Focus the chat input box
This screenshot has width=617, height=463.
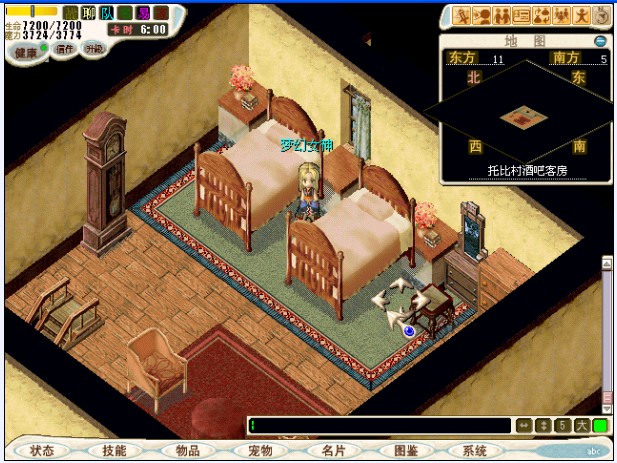pos(378,426)
